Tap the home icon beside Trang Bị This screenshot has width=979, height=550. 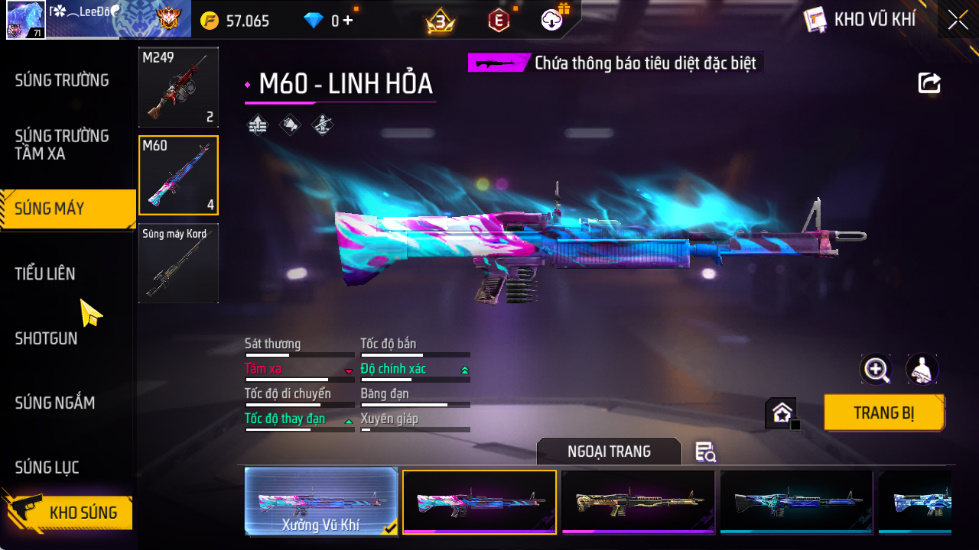click(782, 412)
